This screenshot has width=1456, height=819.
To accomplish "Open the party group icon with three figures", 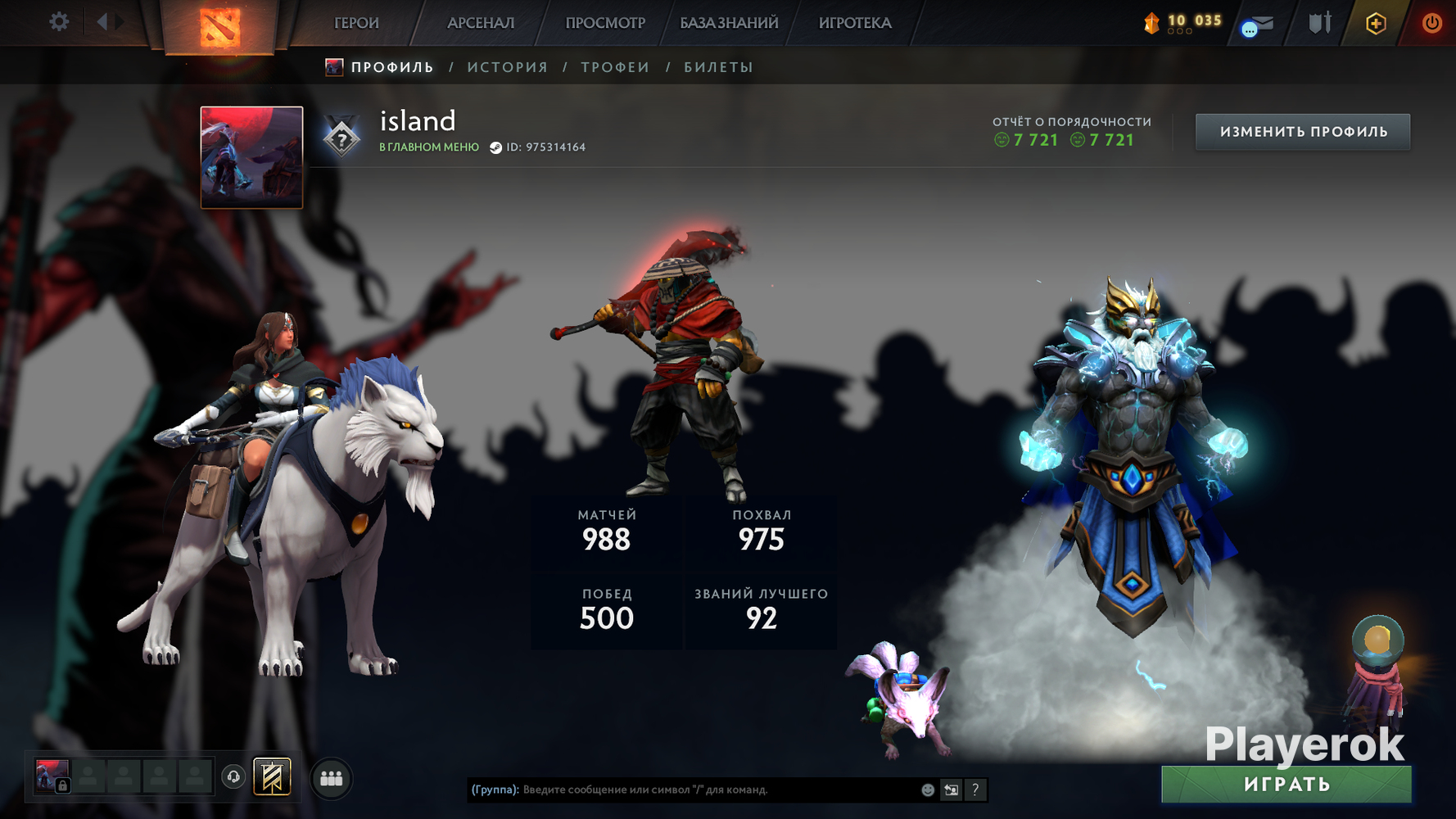I will 332,778.
